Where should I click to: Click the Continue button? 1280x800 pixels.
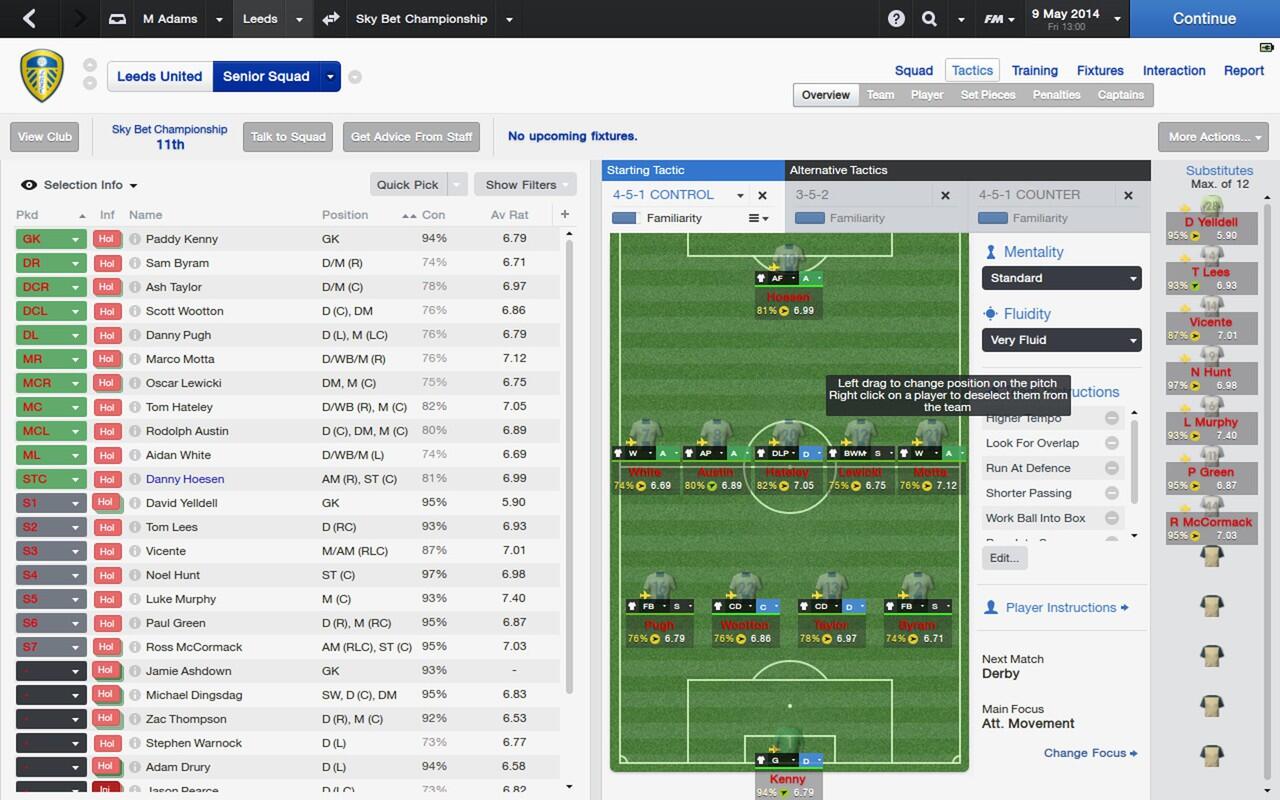pos(1204,19)
